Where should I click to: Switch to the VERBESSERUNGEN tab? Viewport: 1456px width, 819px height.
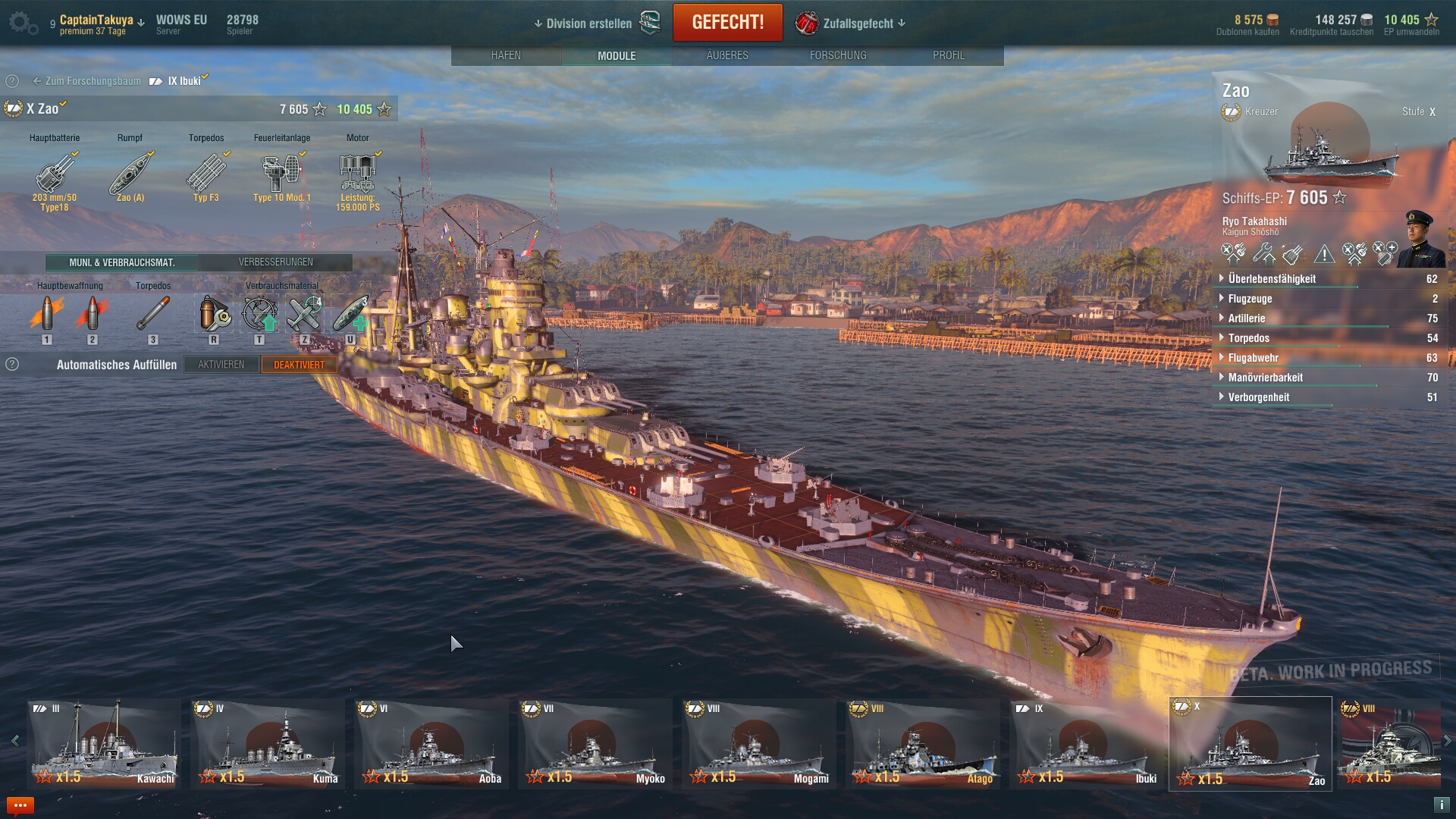coord(275,262)
